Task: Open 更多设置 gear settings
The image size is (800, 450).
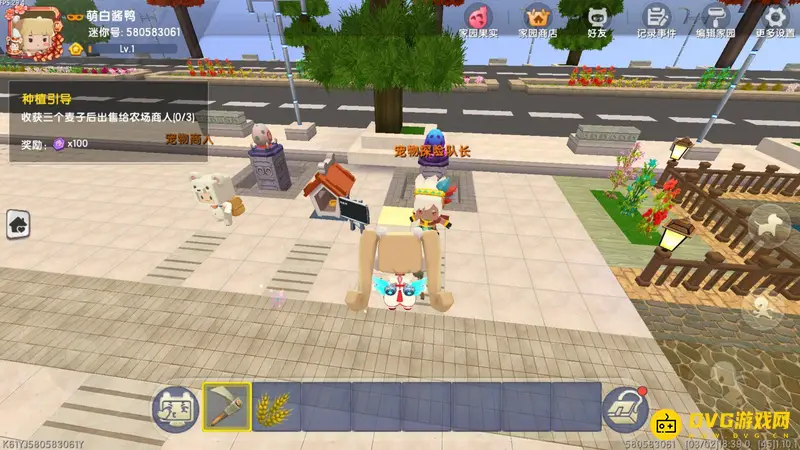Action: click(x=774, y=20)
